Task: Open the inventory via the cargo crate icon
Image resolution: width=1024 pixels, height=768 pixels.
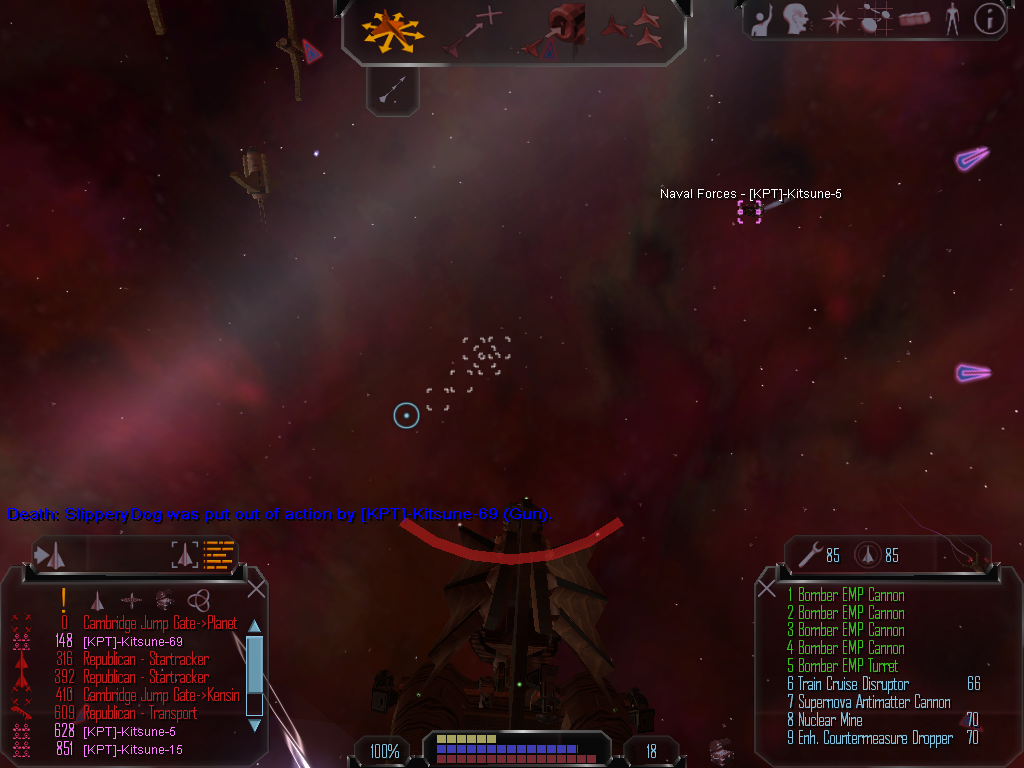Action: (914, 19)
